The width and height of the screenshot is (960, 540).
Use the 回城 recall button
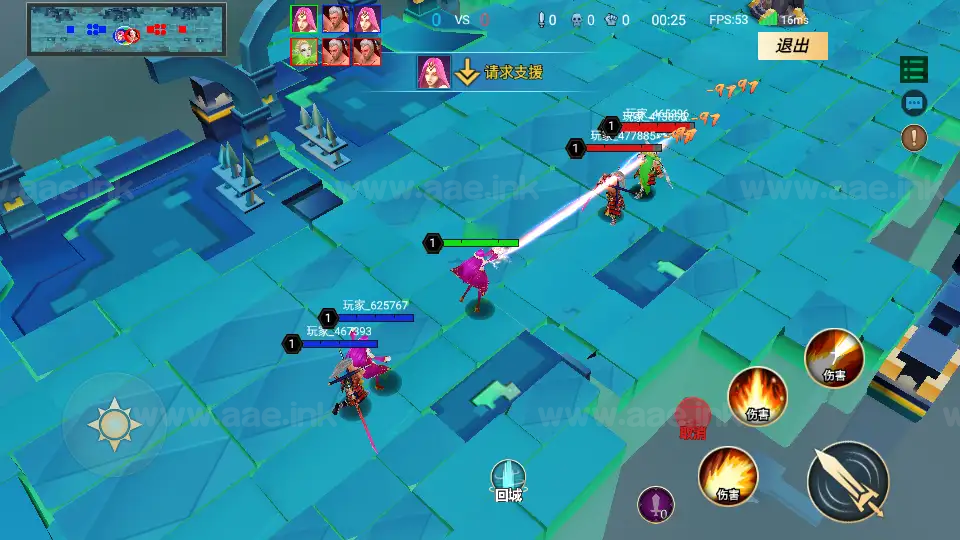click(x=508, y=480)
